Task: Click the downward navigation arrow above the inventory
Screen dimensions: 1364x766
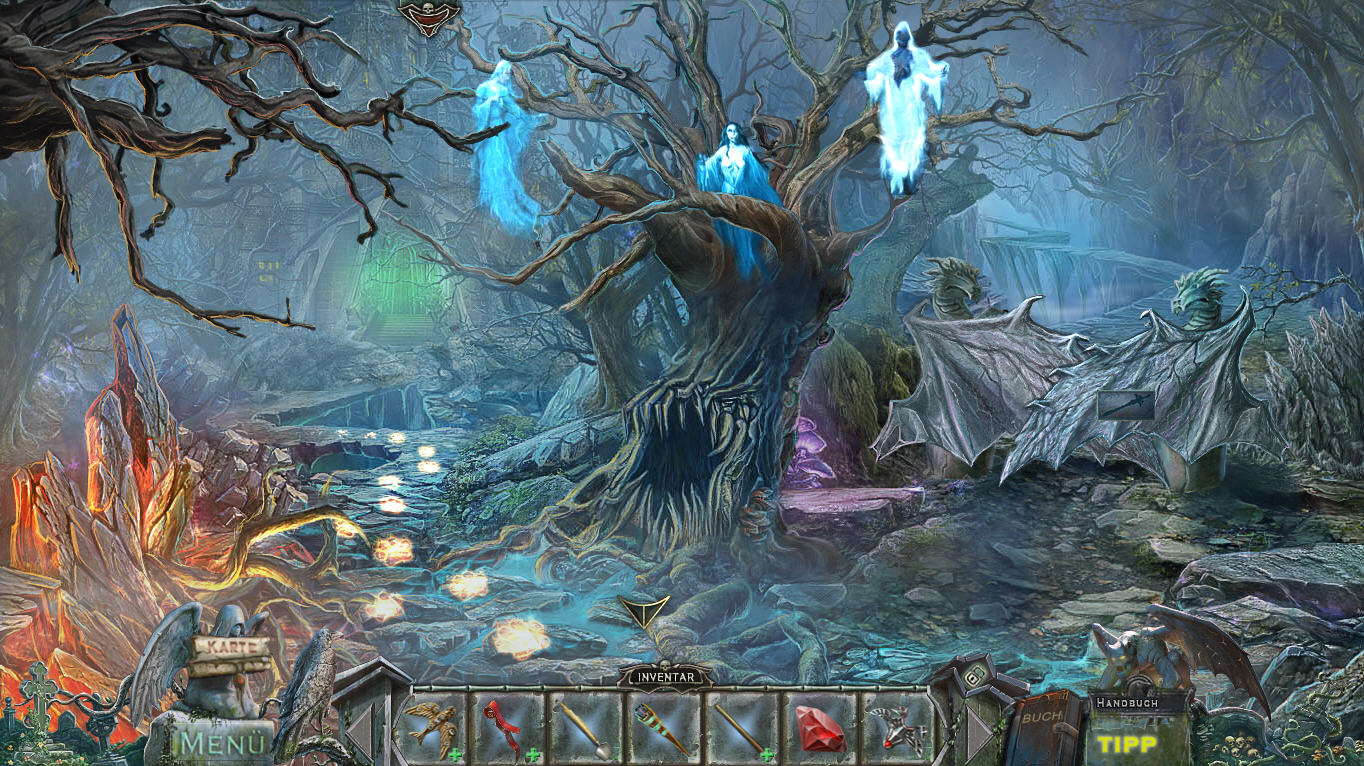Action: pos(644,610)
